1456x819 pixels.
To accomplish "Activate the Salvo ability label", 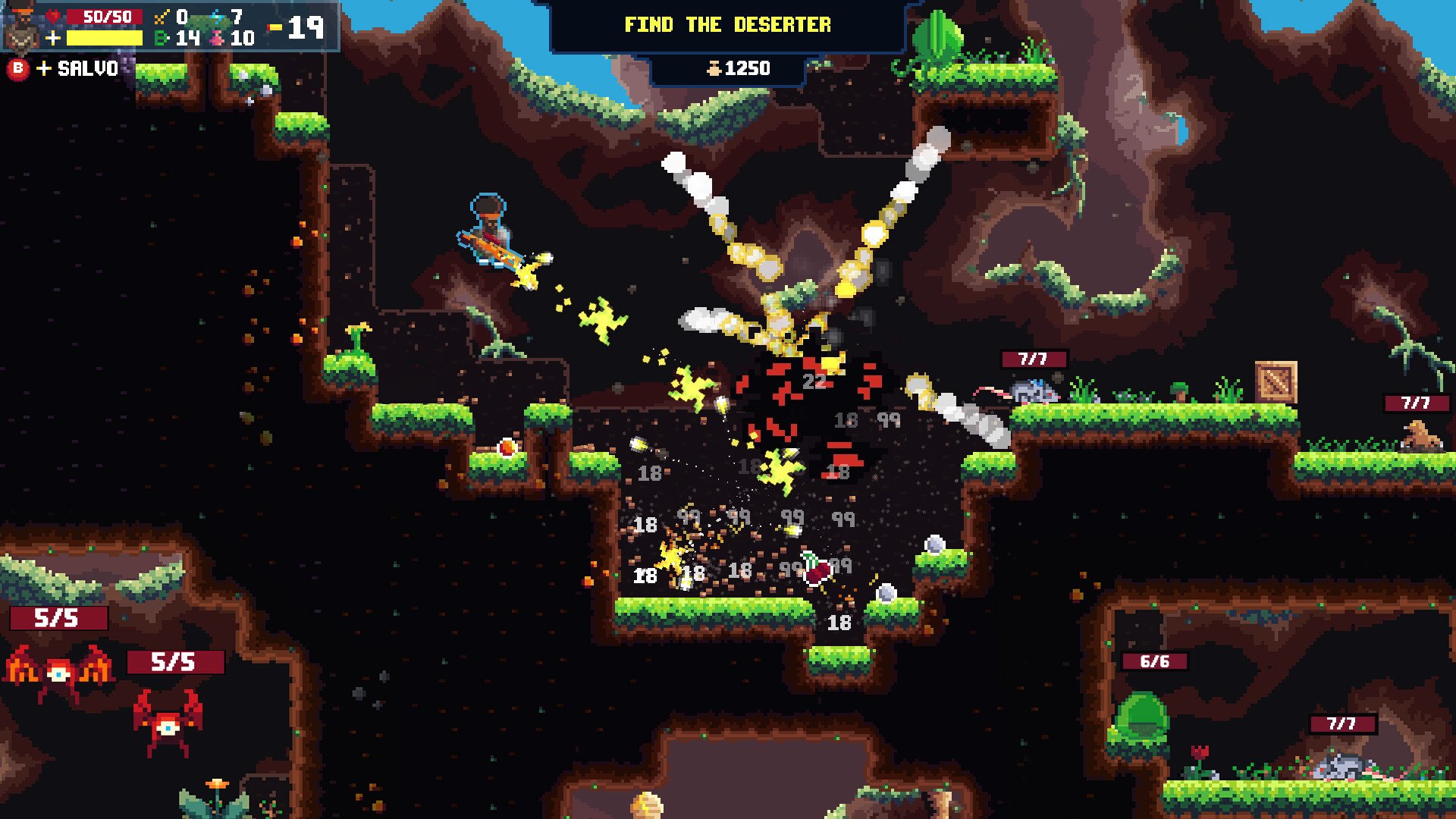I will click(x=87, y=68).
